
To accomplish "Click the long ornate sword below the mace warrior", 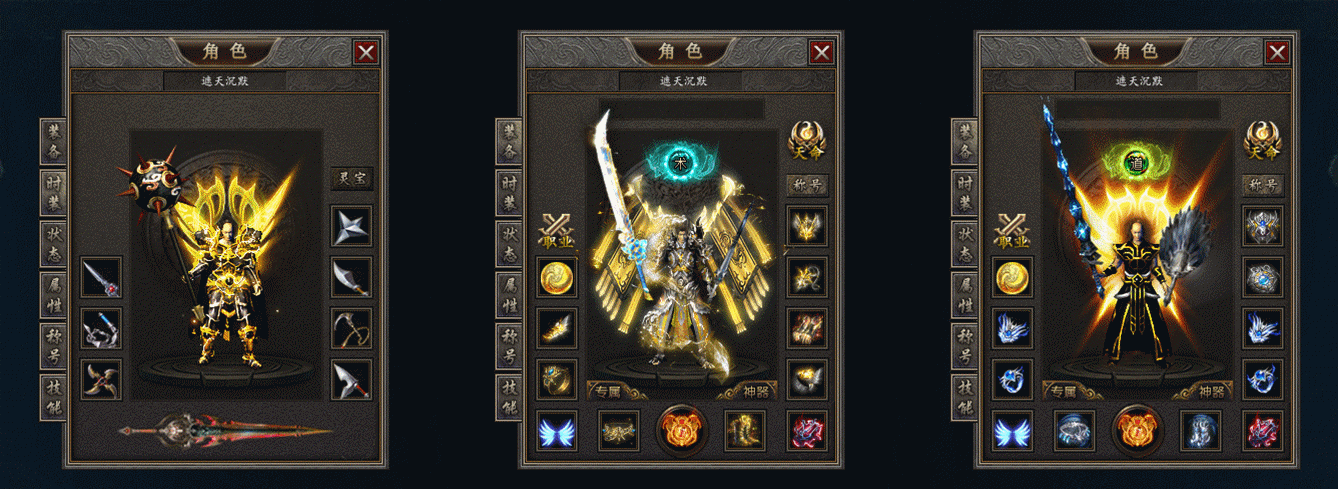I will pos(225,432).
